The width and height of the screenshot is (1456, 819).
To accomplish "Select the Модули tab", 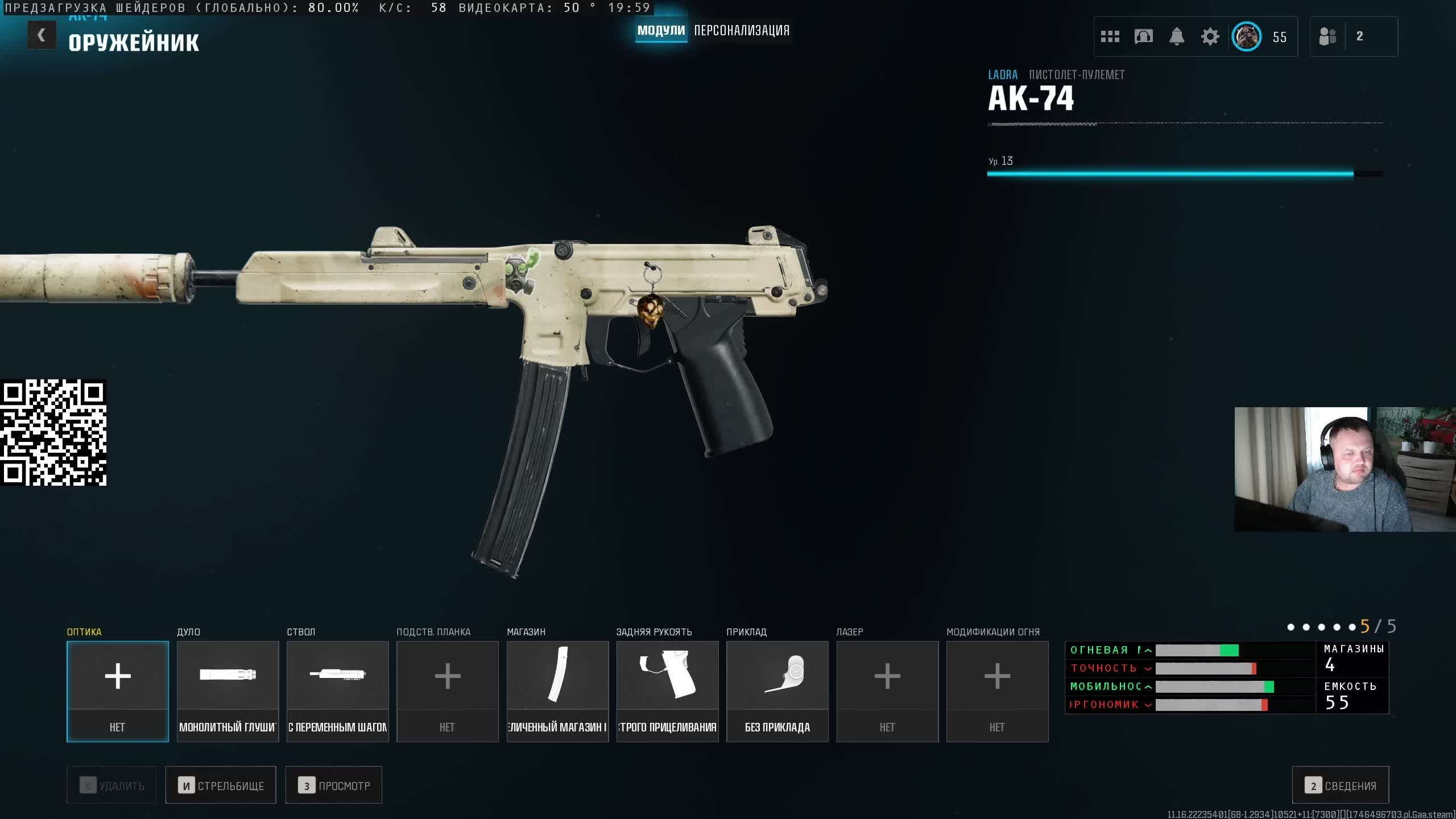I will pyautogui.click(x=661, y=31).
